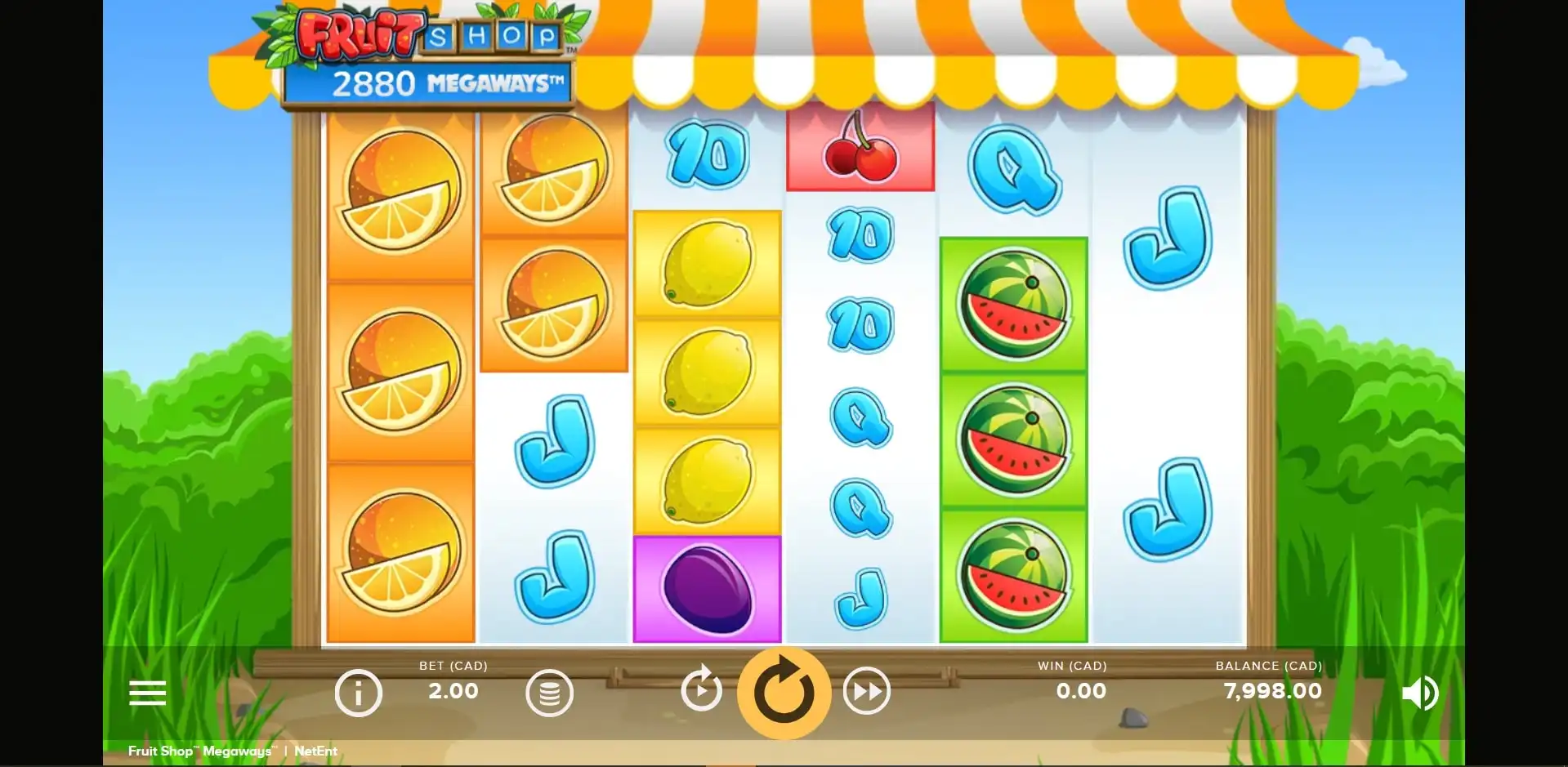
Task: Open the hamburger menu
Action: tap(147, 693)
